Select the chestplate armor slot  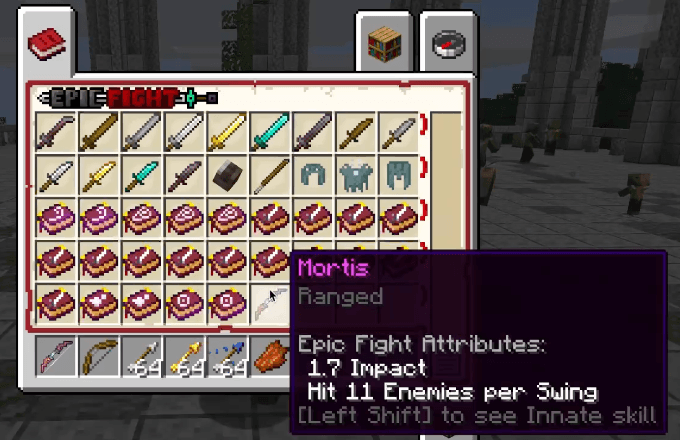click(356, 176)
